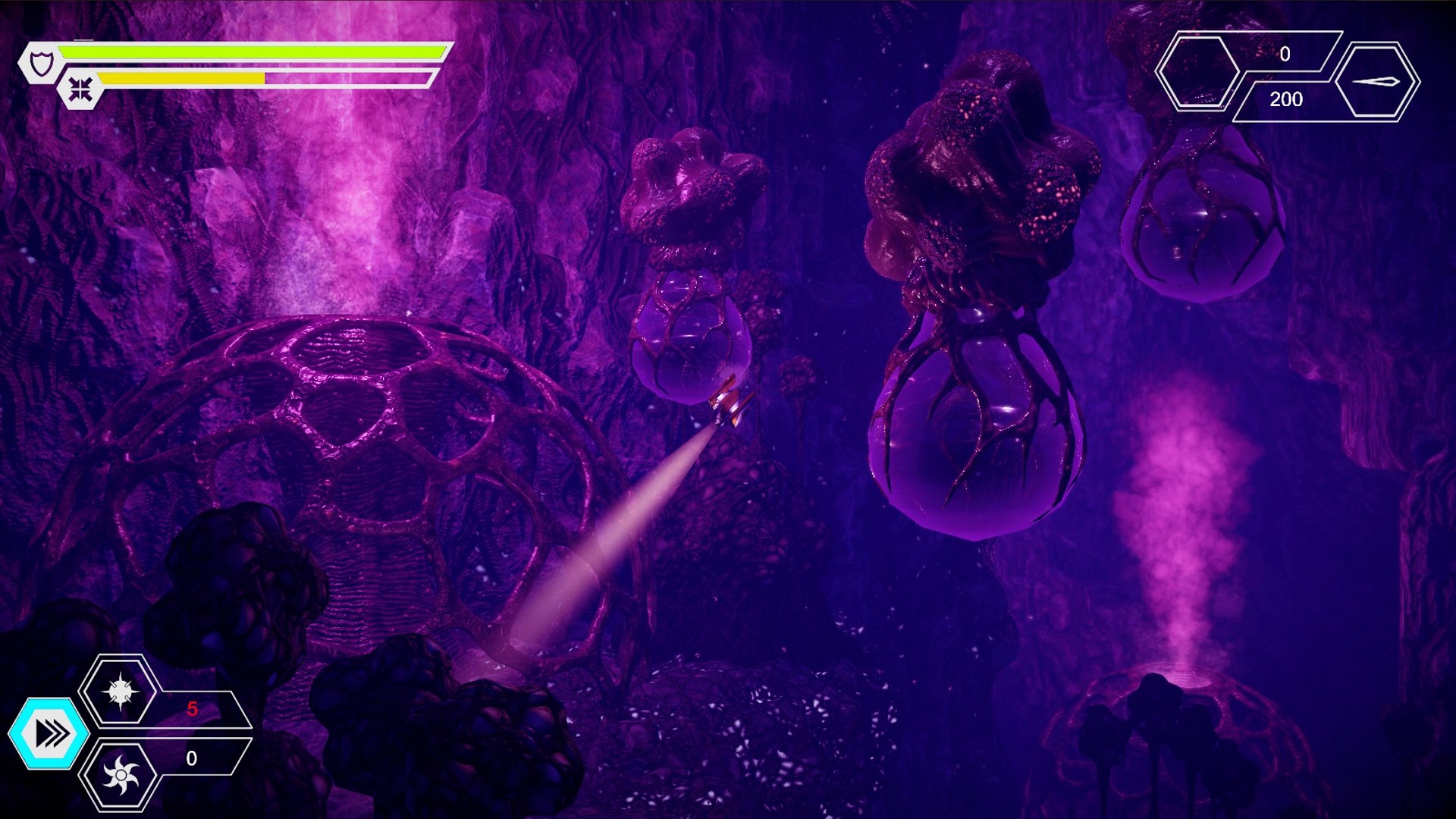
Task: Click the crossed-arrows icon beside yellow bar
Action: click(80, 89)
